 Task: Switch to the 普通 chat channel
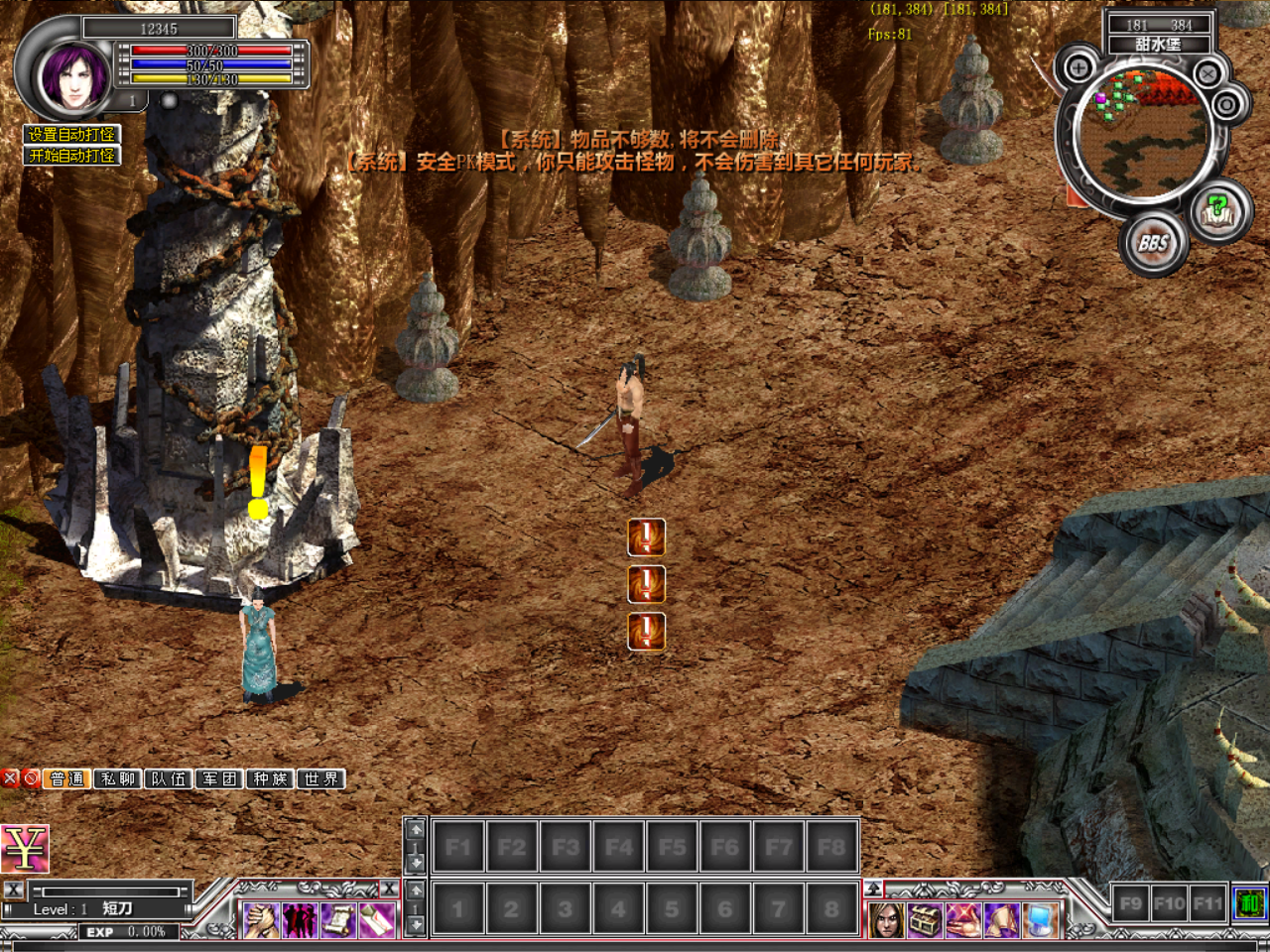67,779
